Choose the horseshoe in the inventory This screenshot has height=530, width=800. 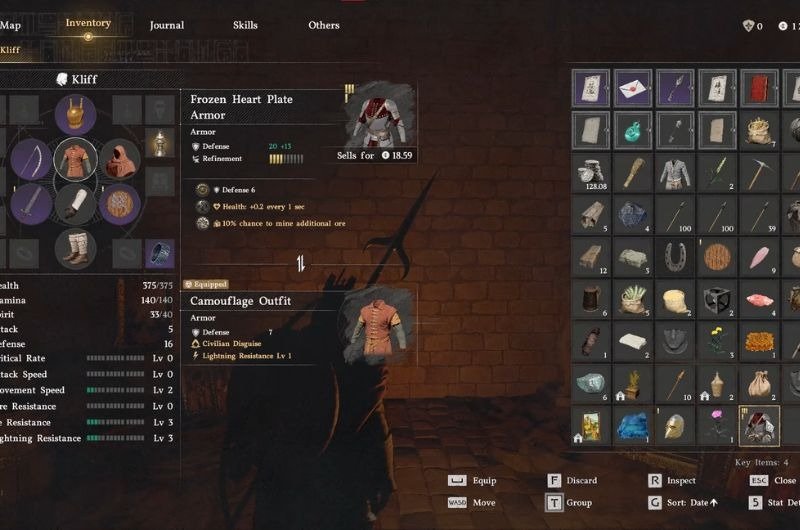pyautogui.click(x=675, y=257)
